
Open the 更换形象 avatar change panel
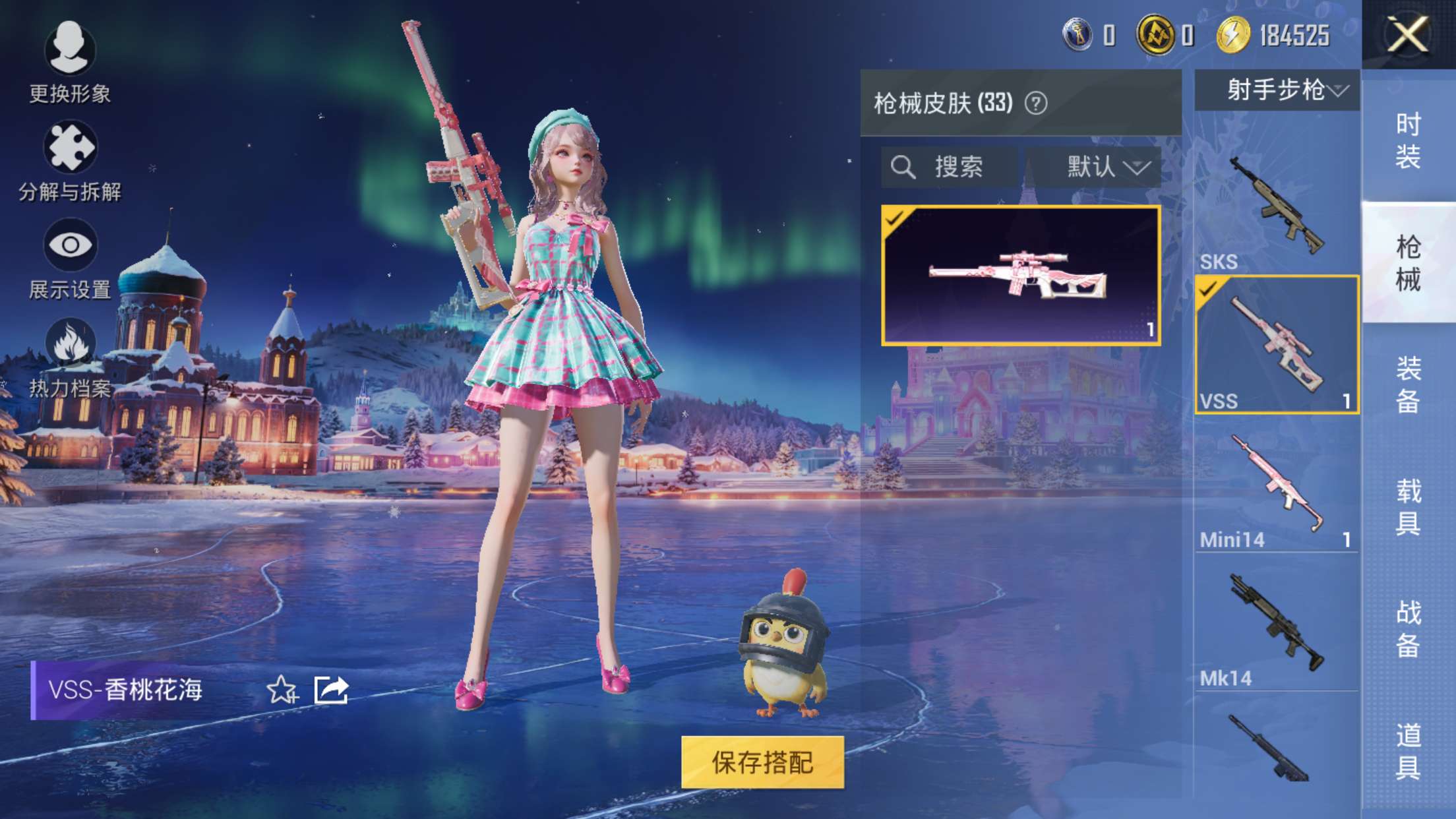point(68,49)
